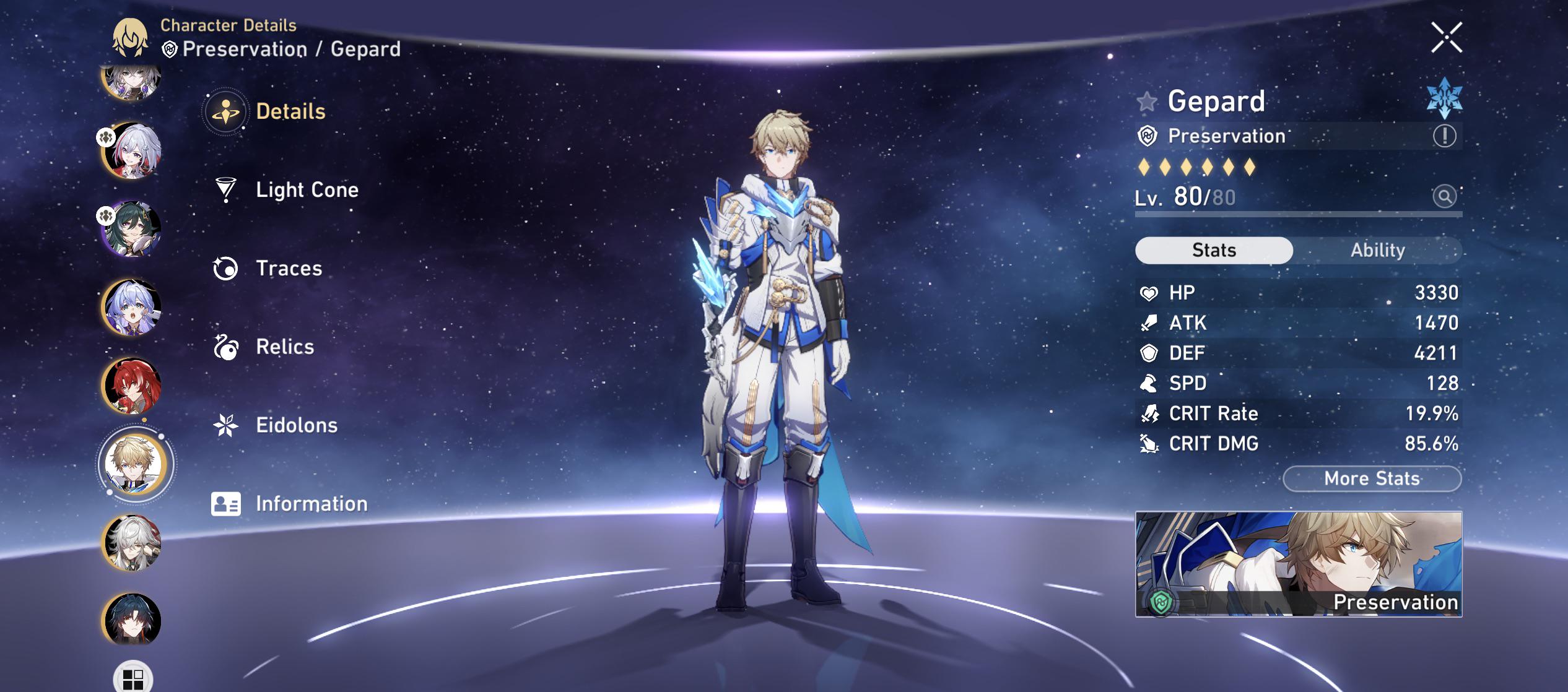This screenshot has height=692, width=1568.
Task: Go to the Relics section
Action: 285,347
